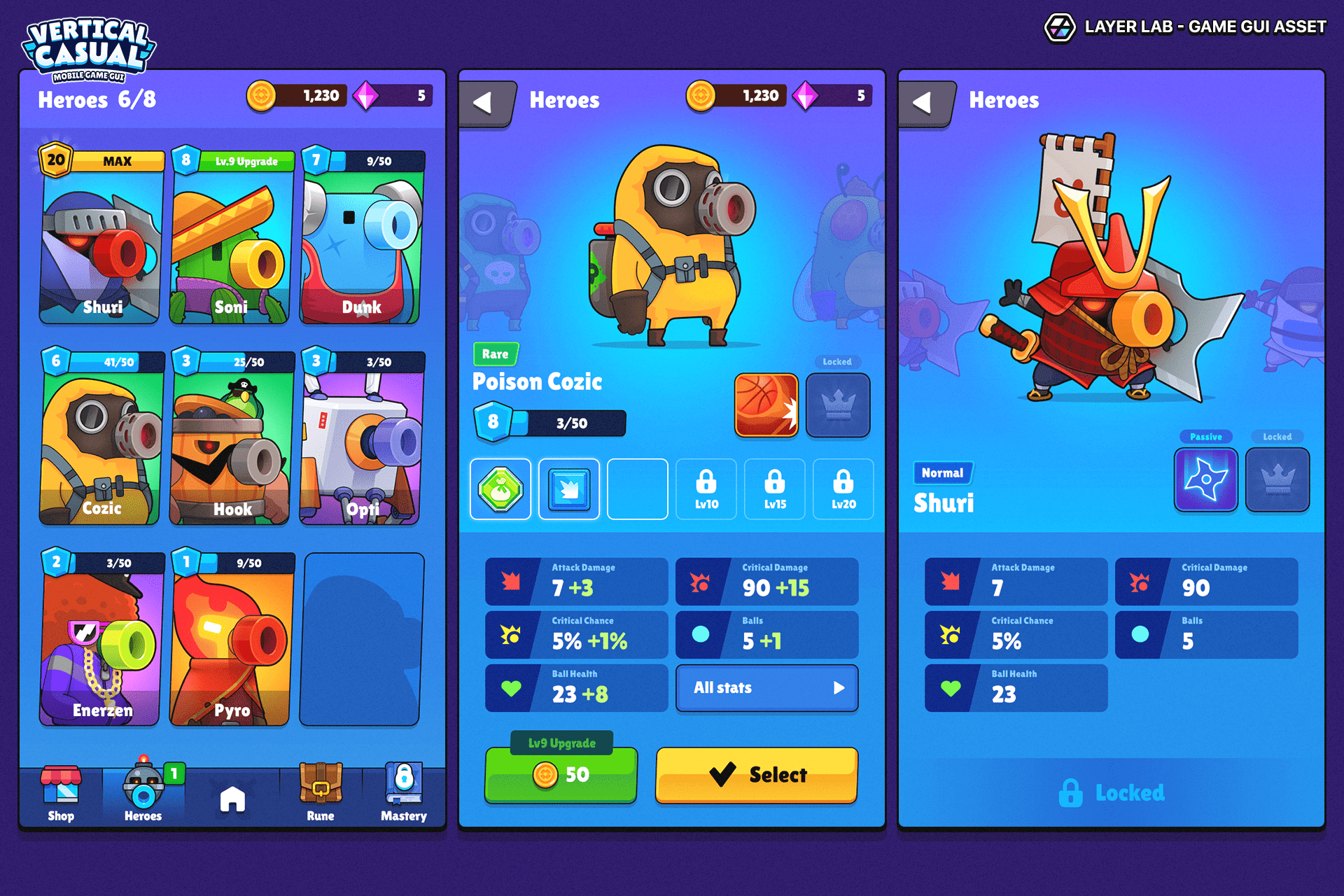1344x896 pixels.
Task: Switch to the Mastery tab
Action: coord(404,795)
